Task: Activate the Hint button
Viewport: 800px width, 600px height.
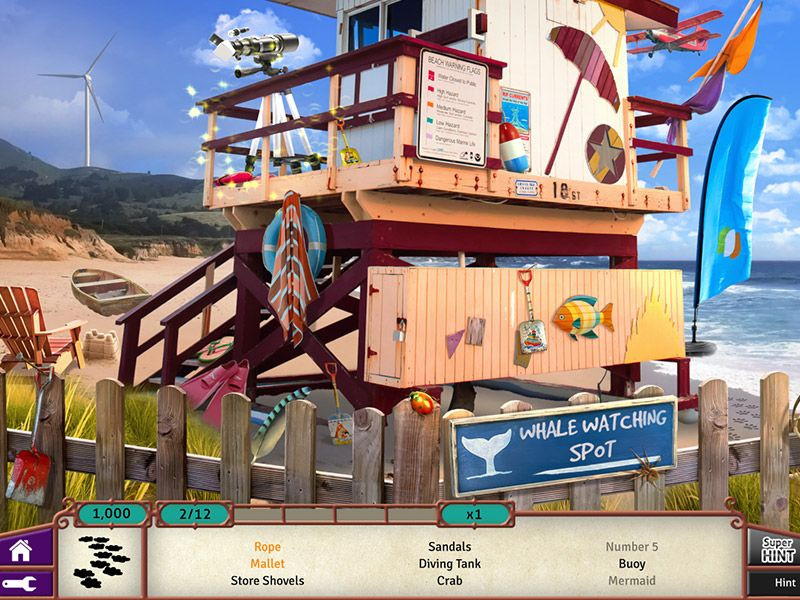Action: pyautogui.click(x=780, y=582)
